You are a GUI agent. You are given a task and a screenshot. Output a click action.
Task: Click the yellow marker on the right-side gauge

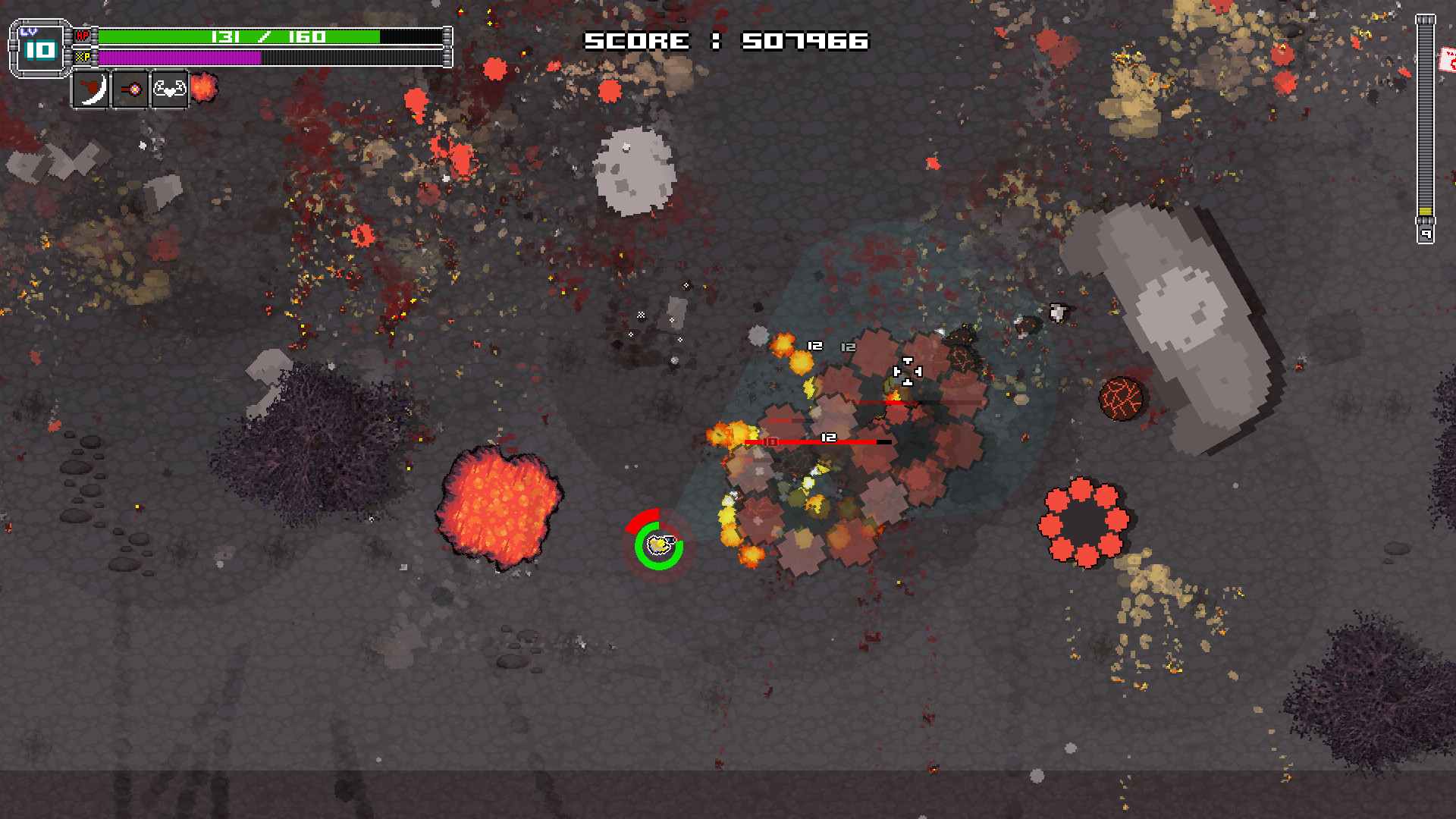(x=1426, y=212)
